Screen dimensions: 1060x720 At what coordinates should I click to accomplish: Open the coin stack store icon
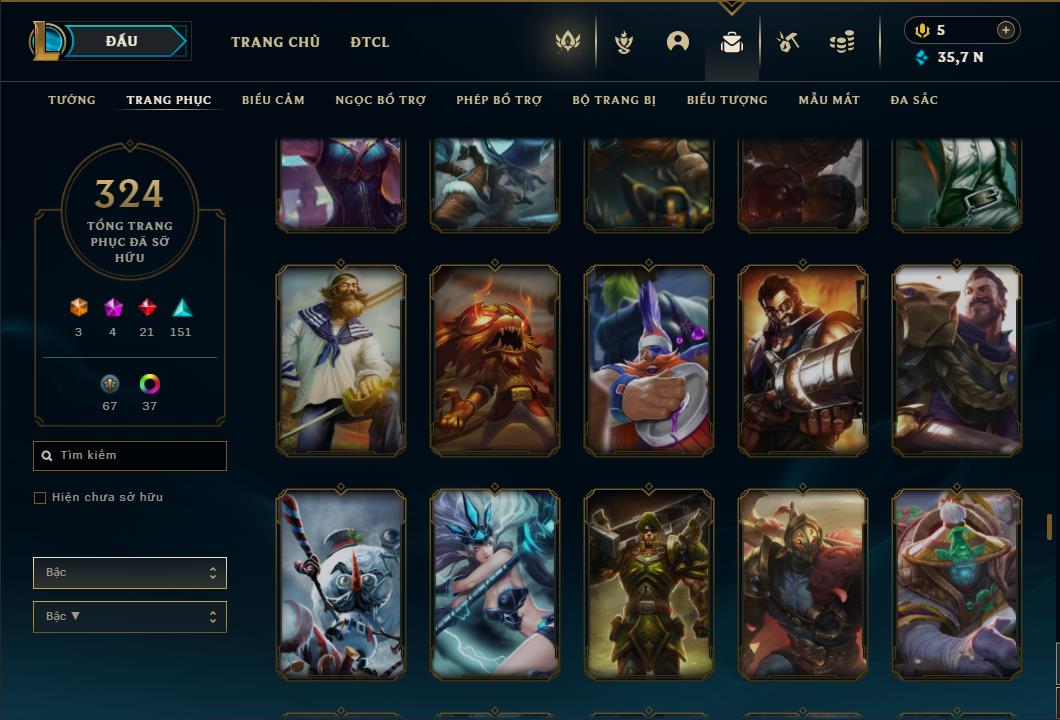pos(842,42)
